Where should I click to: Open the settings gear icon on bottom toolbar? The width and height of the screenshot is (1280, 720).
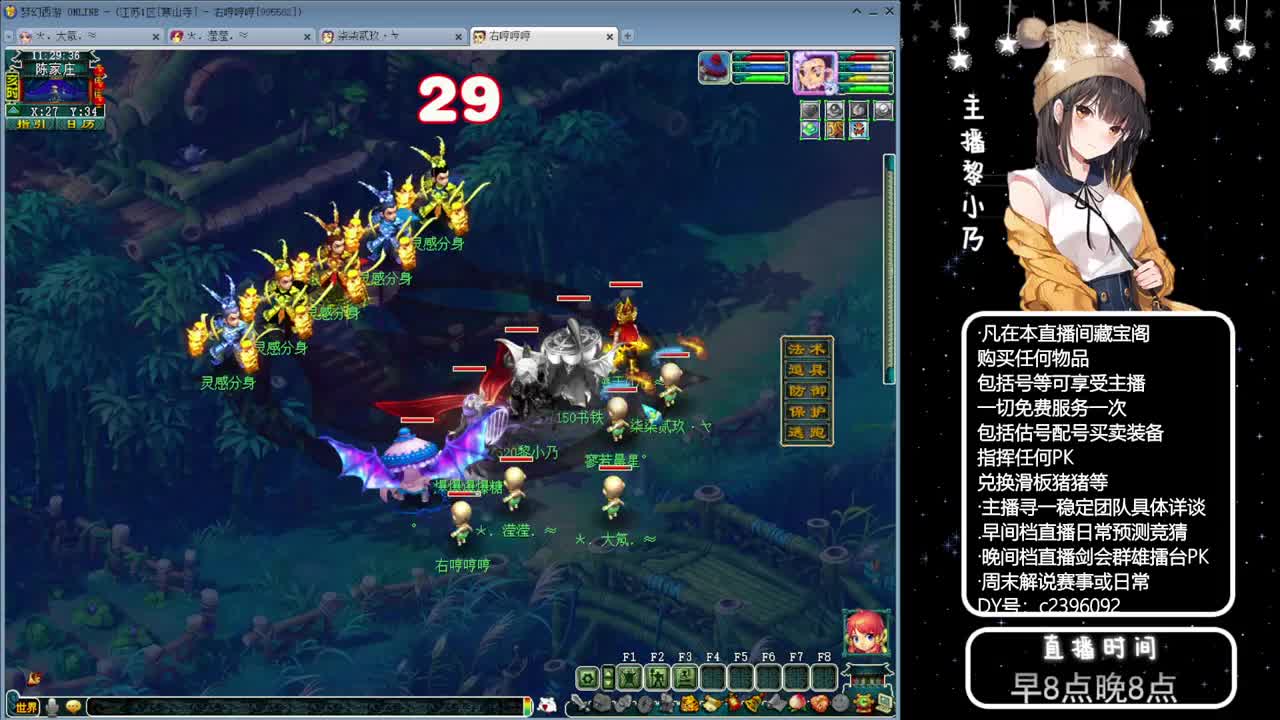point(587,677)
